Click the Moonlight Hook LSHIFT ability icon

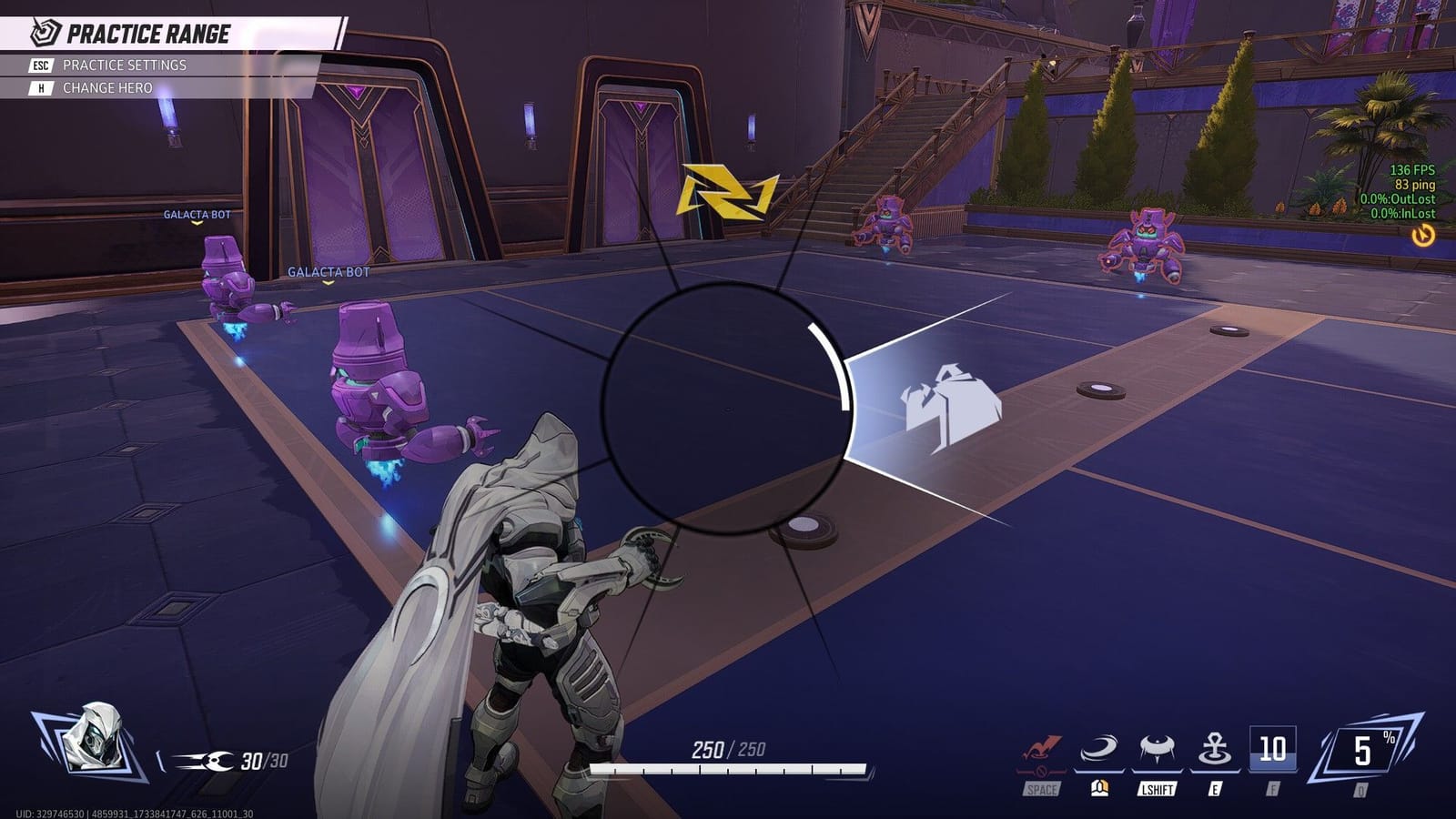tap(1157, 748)
